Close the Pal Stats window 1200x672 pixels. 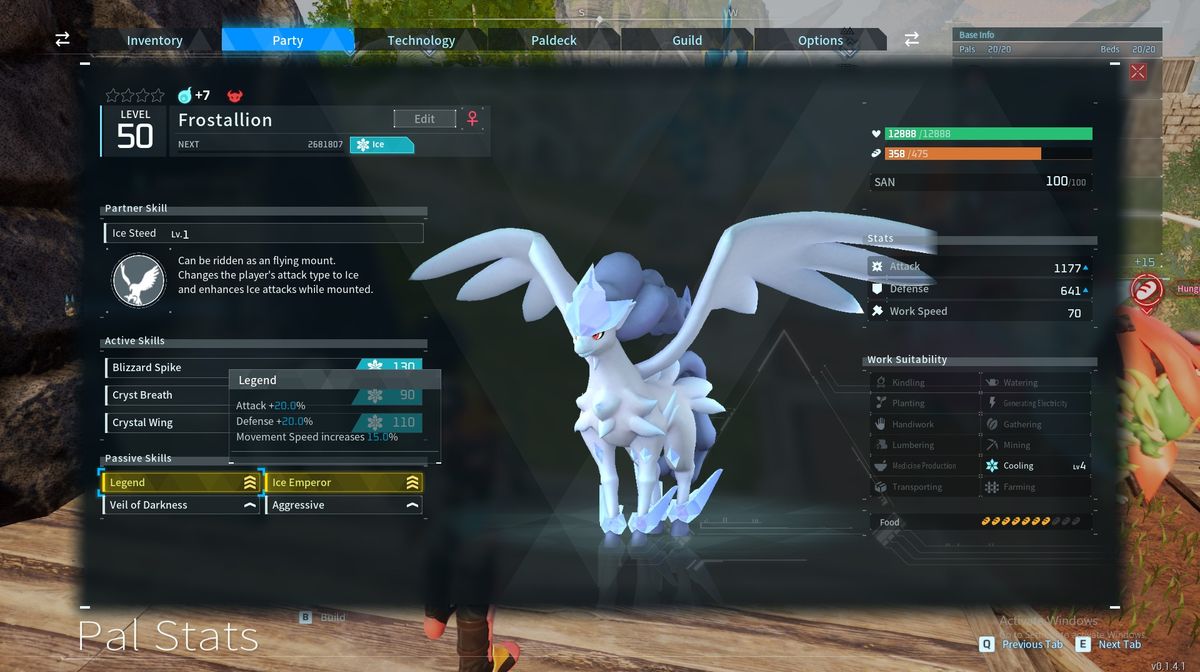(1137, 72)
